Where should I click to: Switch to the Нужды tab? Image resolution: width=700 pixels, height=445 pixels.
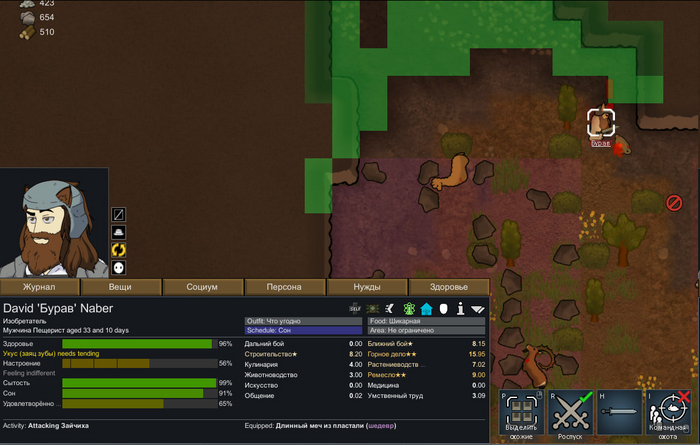(367, 287)
